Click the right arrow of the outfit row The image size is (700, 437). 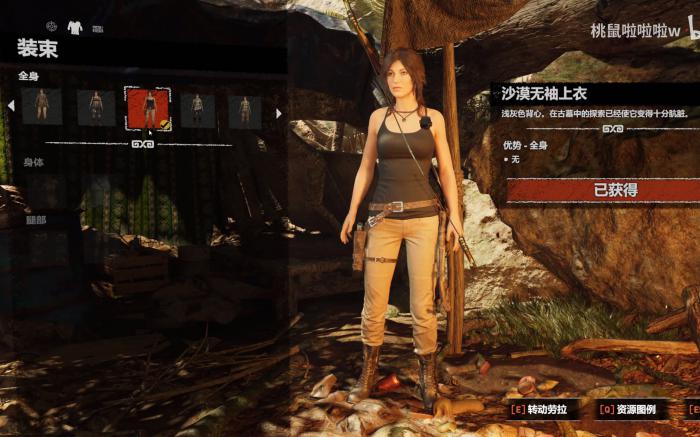point(278,112)
